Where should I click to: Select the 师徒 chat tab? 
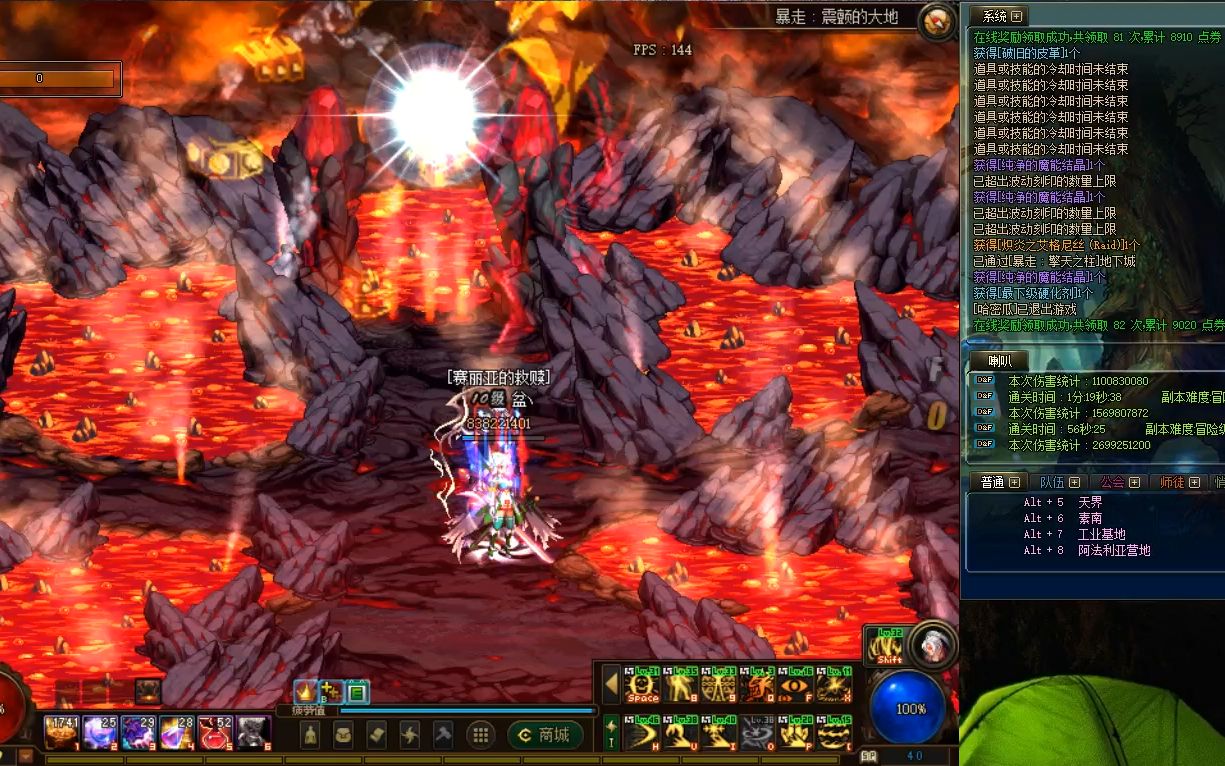[x=1179, y=482]
